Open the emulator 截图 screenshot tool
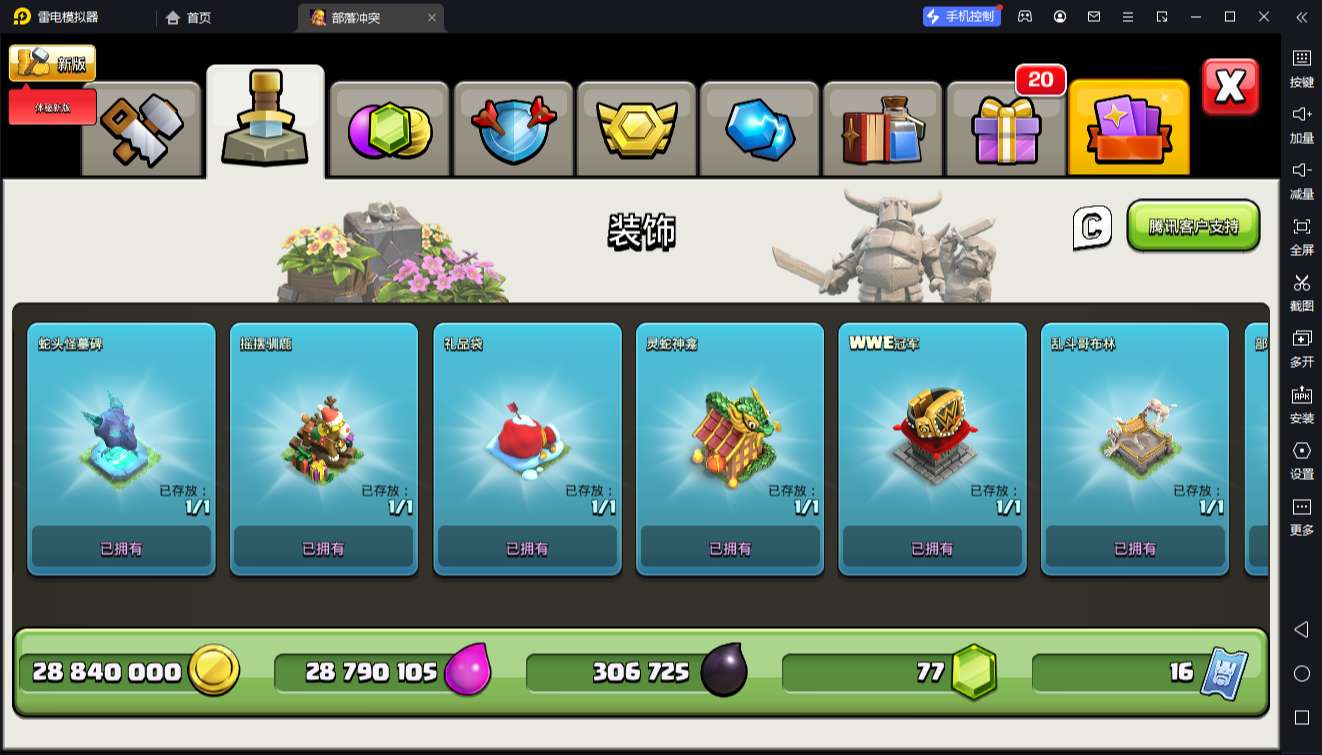Viewport: 1322px width, 755px height. click(x=1301, y=291)
